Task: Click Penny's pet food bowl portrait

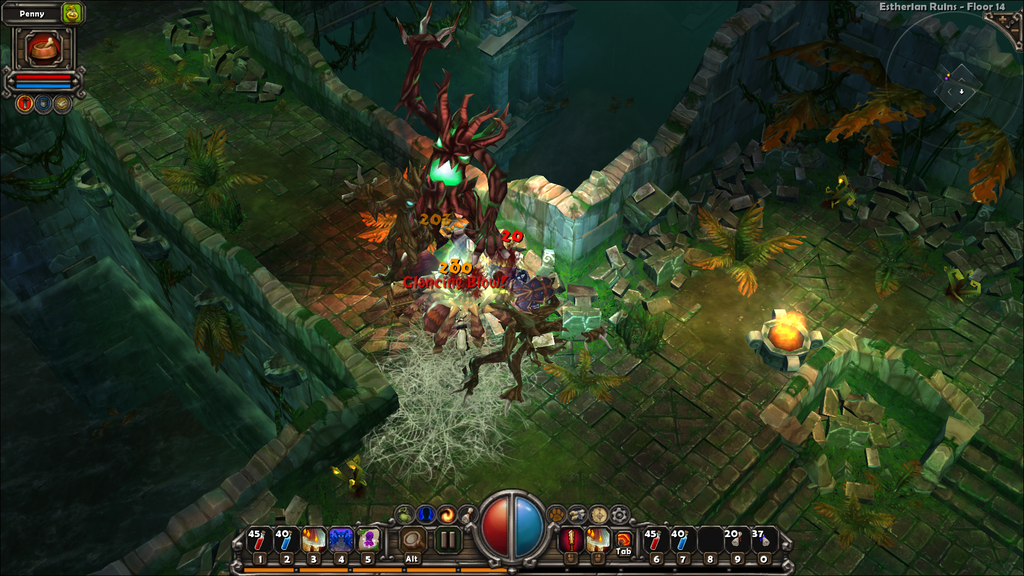Action: click(43, 47)
